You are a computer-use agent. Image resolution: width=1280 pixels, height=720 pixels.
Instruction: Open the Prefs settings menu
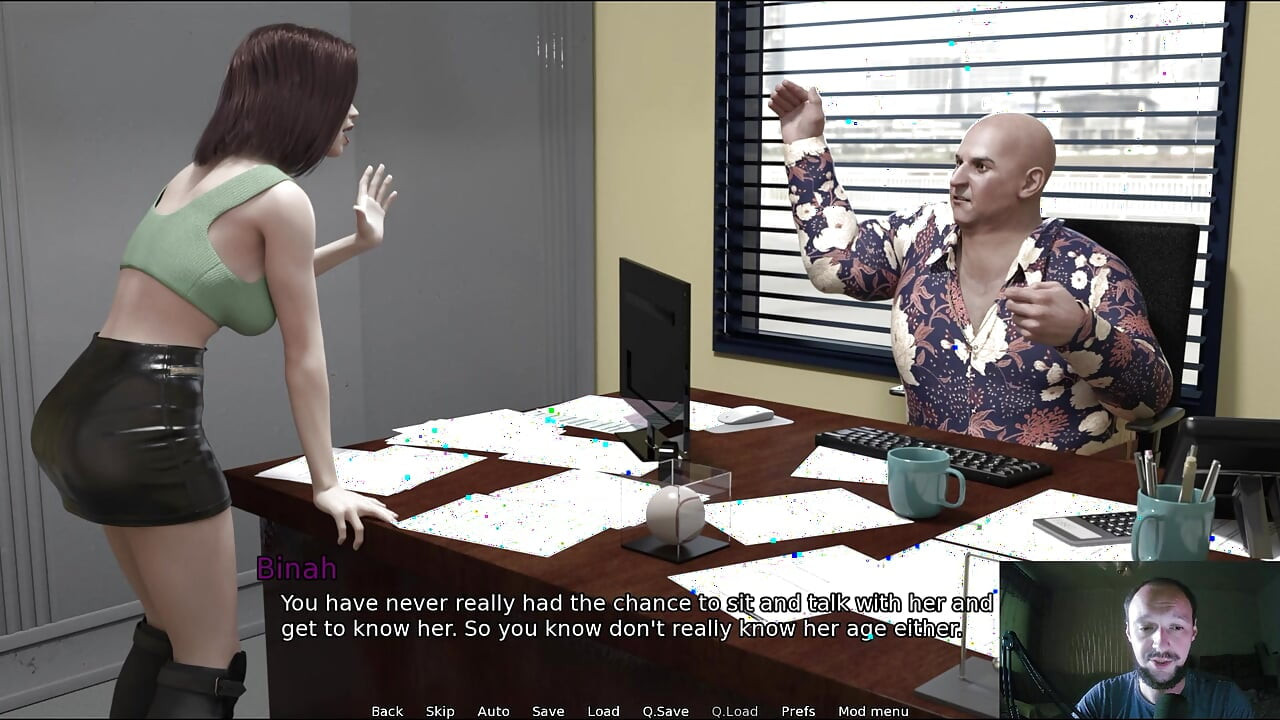coord(798,711)
